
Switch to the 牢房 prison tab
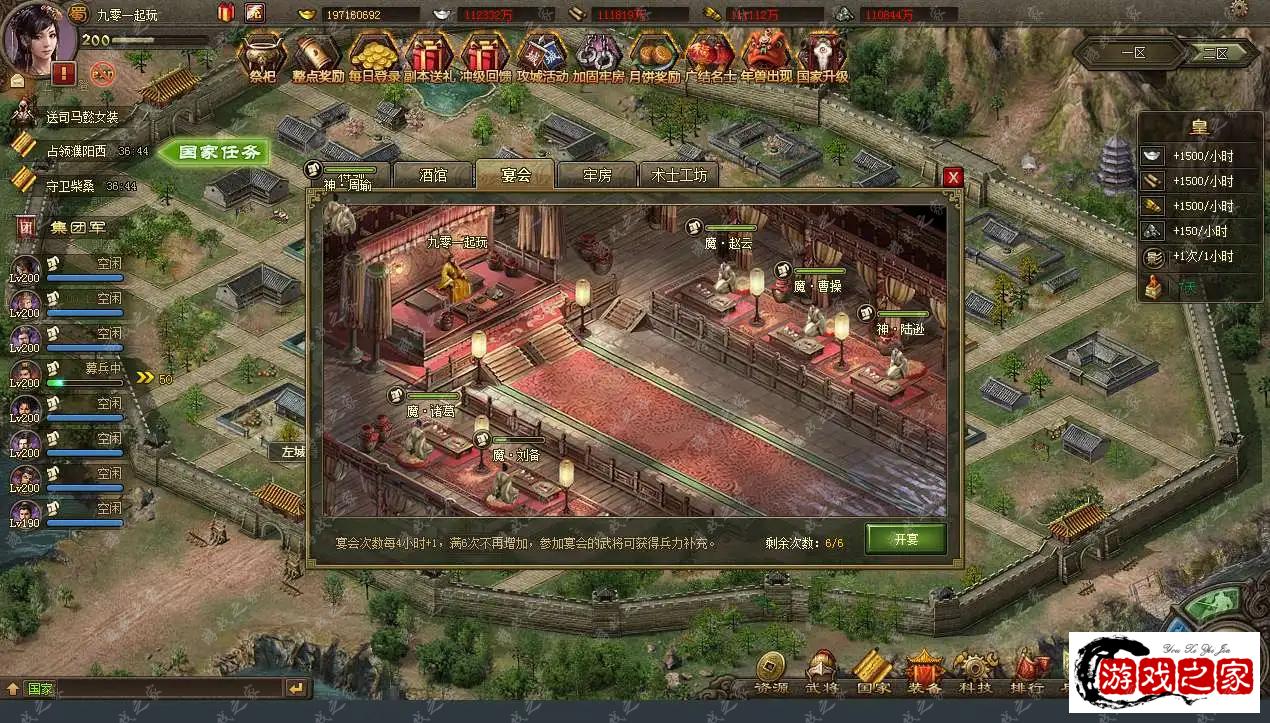597,175
